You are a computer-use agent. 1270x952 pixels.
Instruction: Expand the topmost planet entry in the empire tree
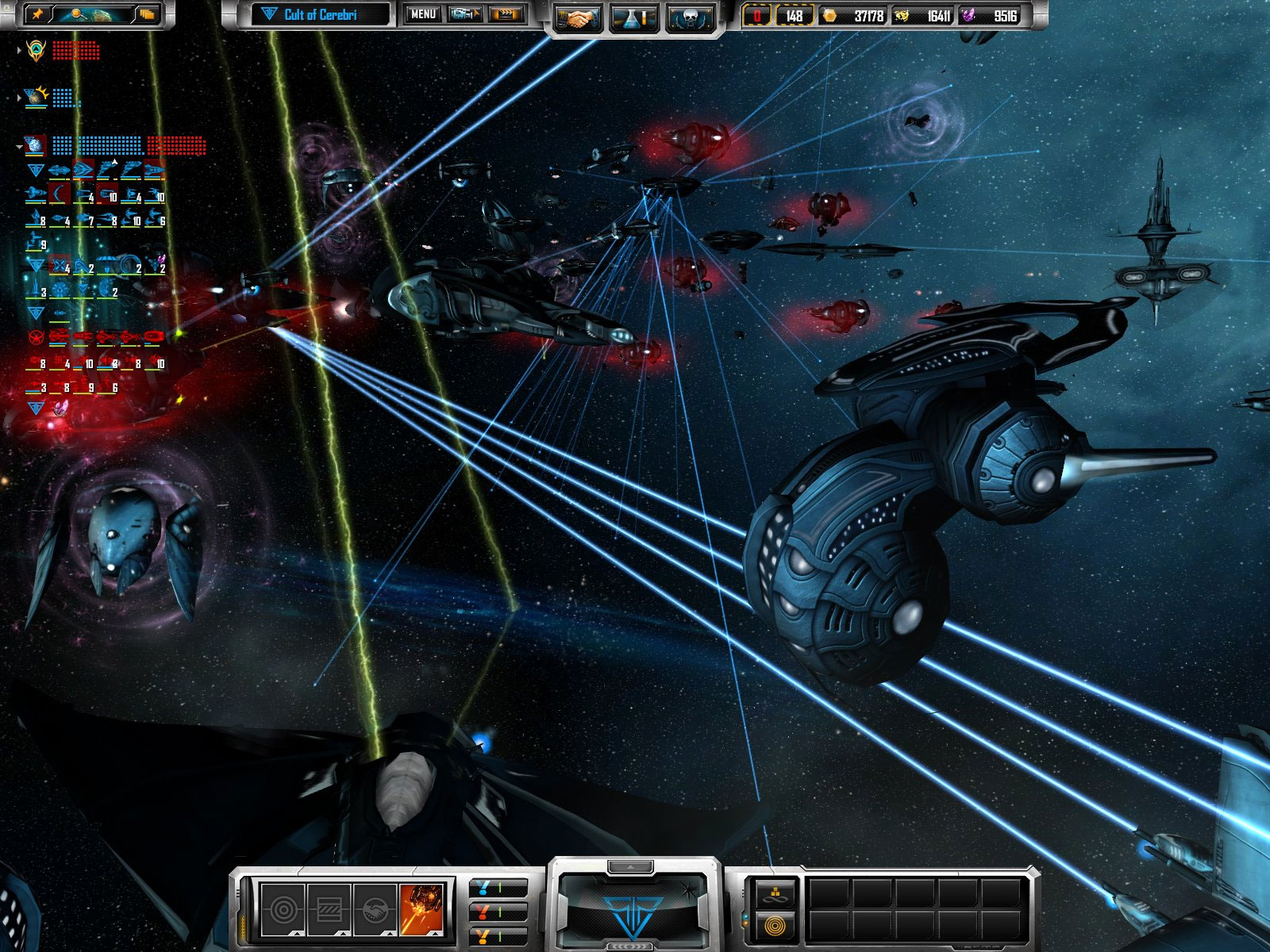[19, 51]
